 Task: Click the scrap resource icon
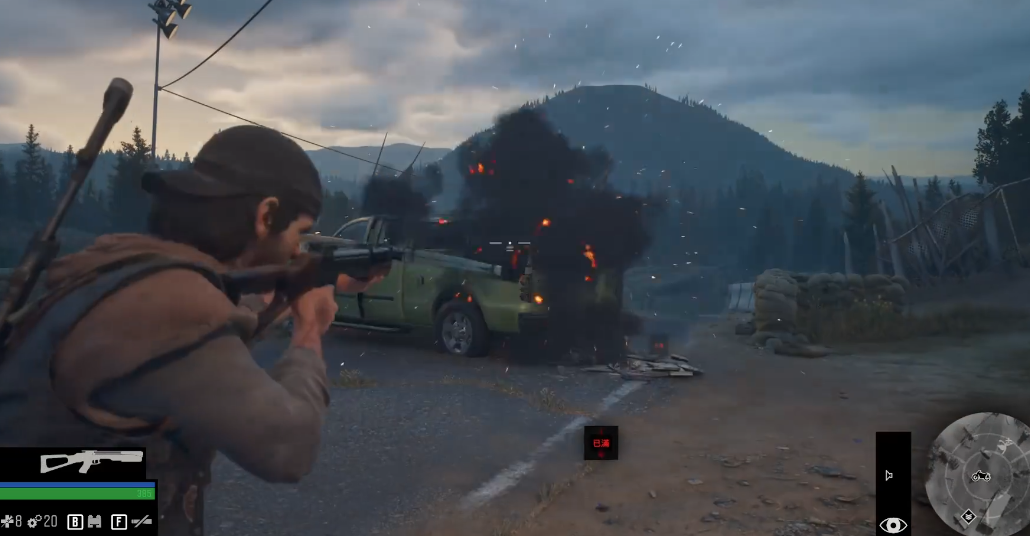point(8,521)
